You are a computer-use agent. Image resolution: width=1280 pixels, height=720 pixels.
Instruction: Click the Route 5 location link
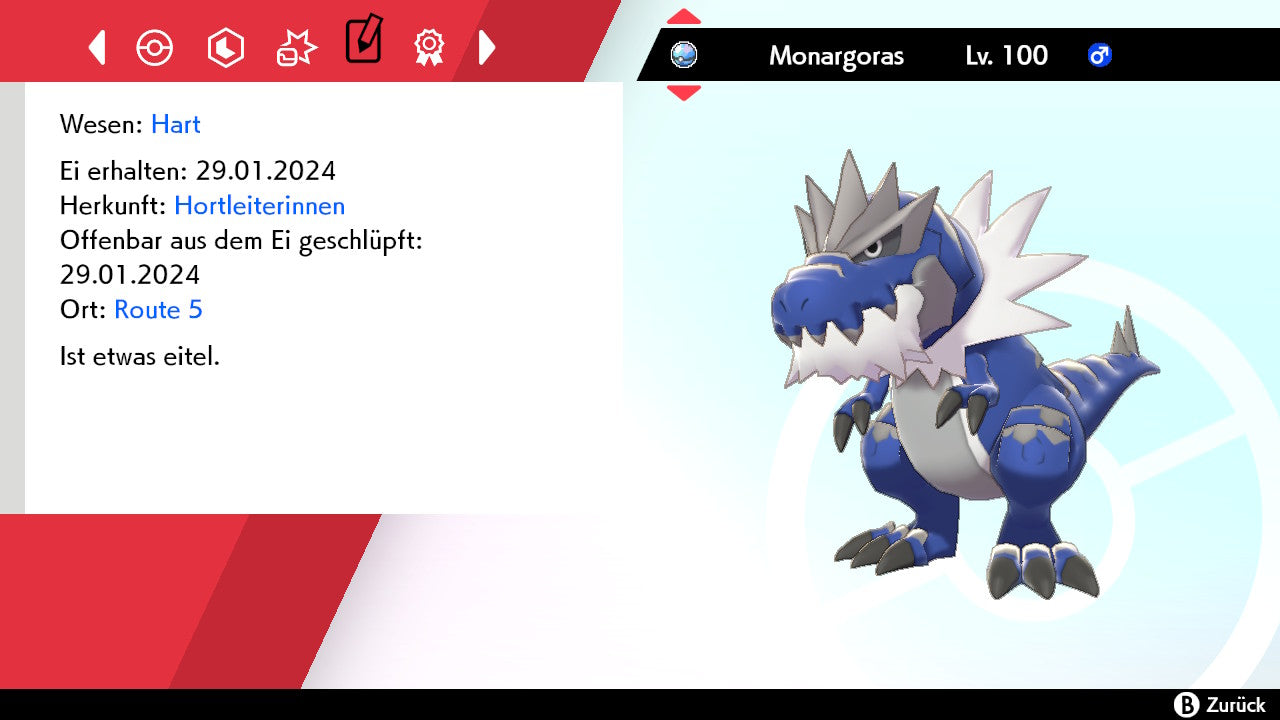[158, 310]
